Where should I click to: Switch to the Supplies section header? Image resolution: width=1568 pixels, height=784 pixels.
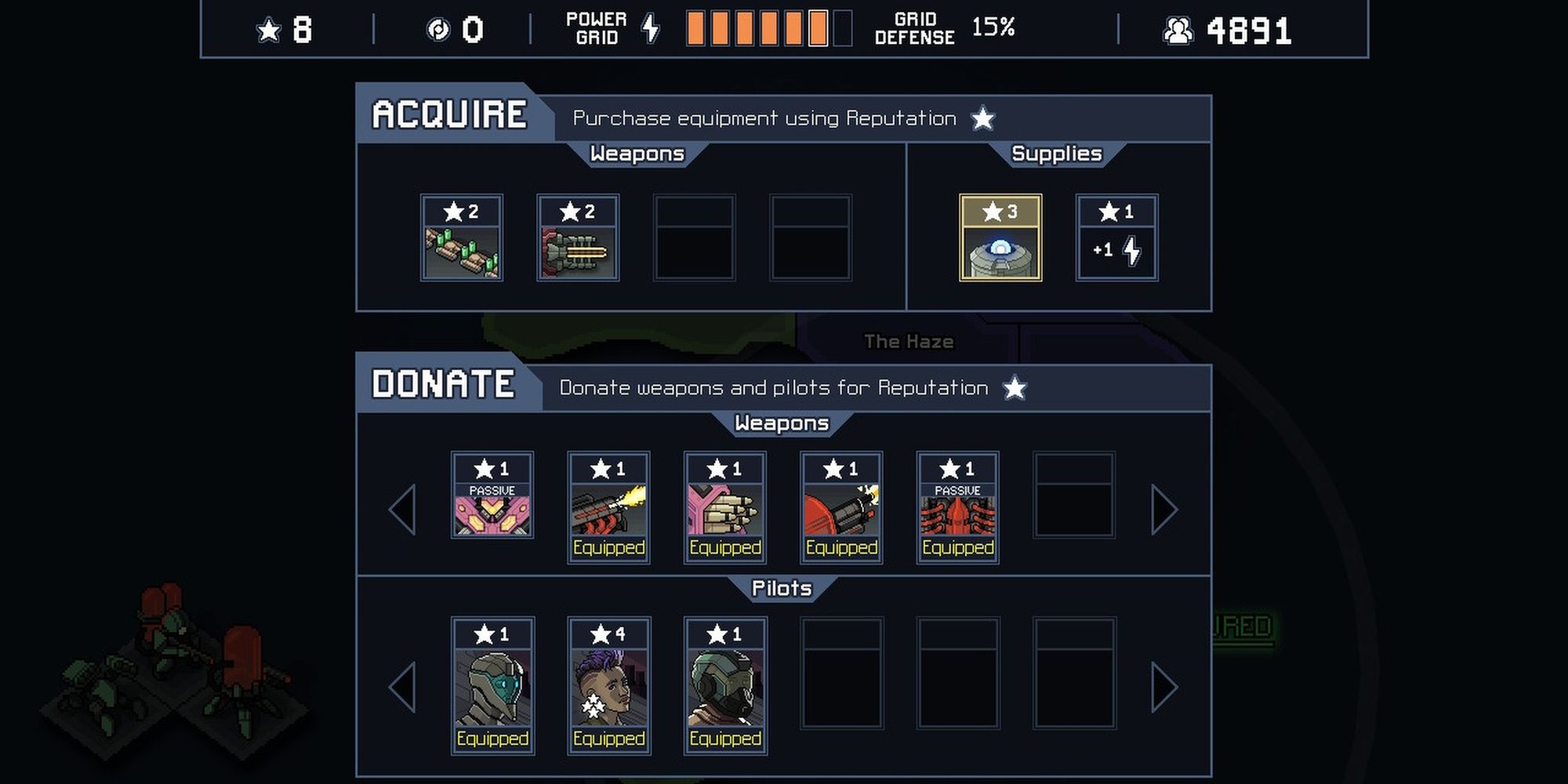pyautogui.click(x=1057, y=154)
